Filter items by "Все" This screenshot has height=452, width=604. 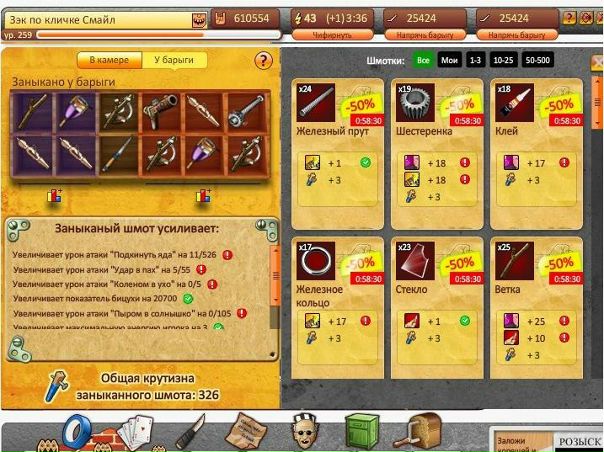tap(423, 61)
